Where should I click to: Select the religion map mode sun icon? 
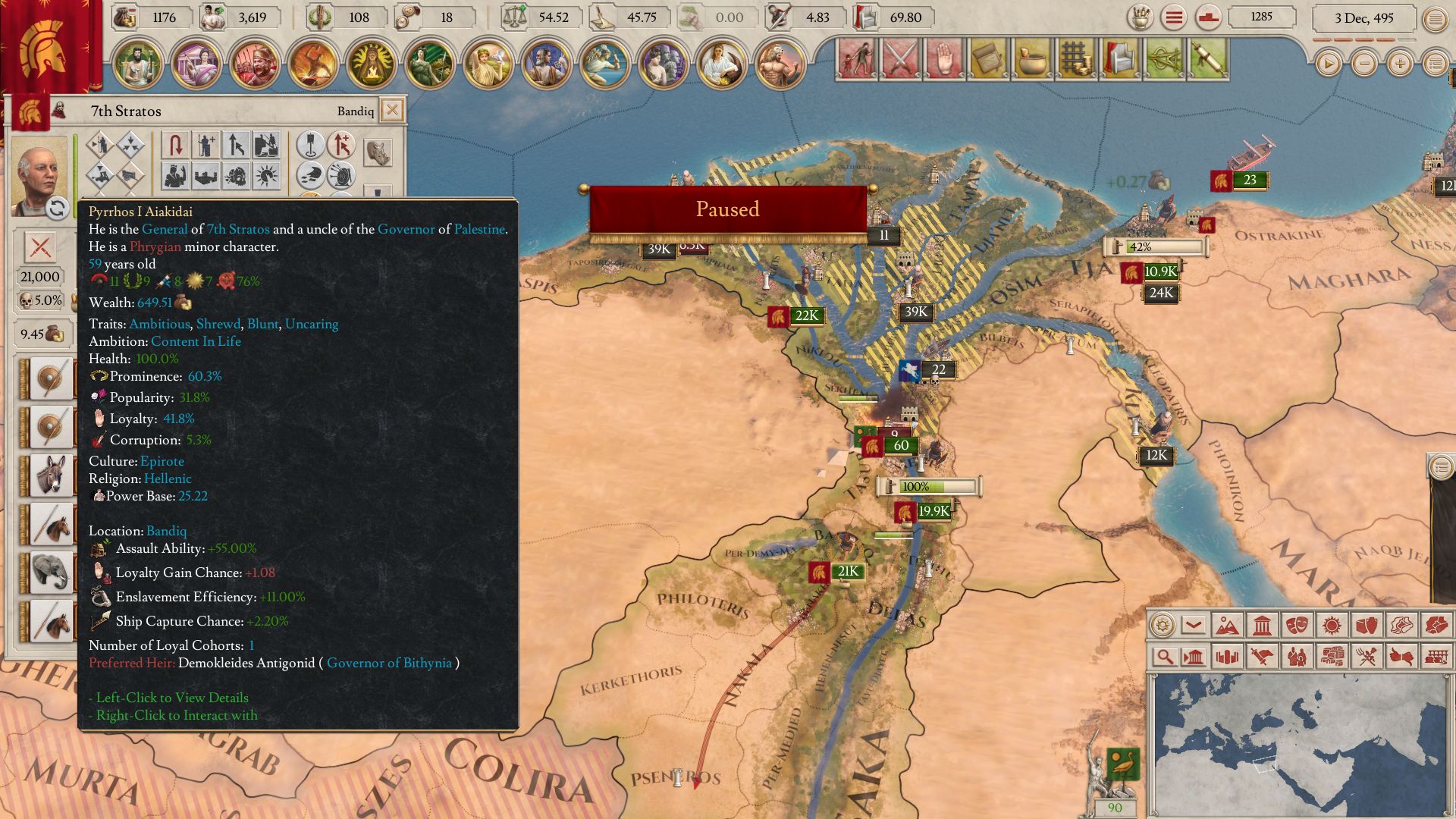[1332, 626]
